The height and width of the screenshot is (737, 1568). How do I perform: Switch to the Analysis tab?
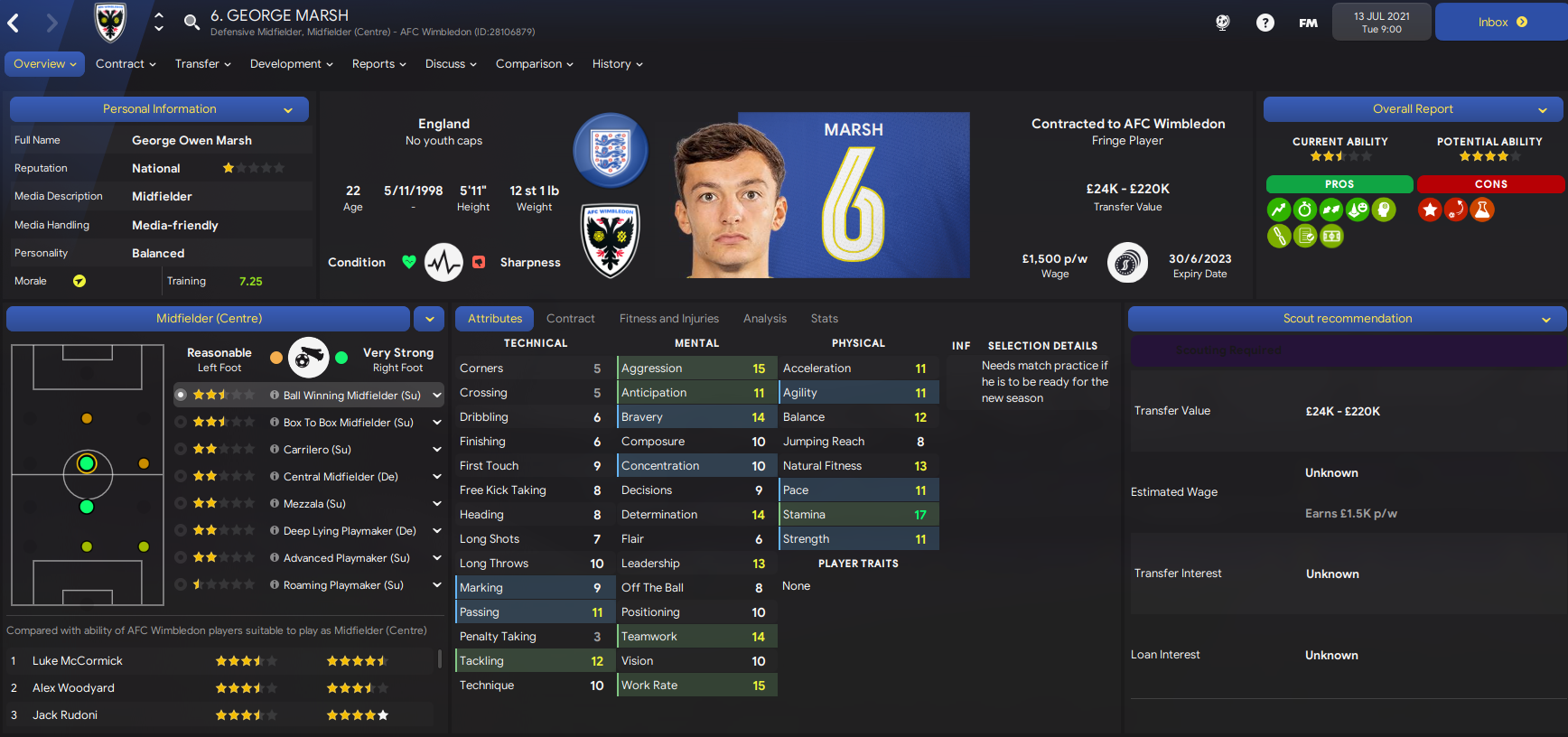click(x=764, y=319)
